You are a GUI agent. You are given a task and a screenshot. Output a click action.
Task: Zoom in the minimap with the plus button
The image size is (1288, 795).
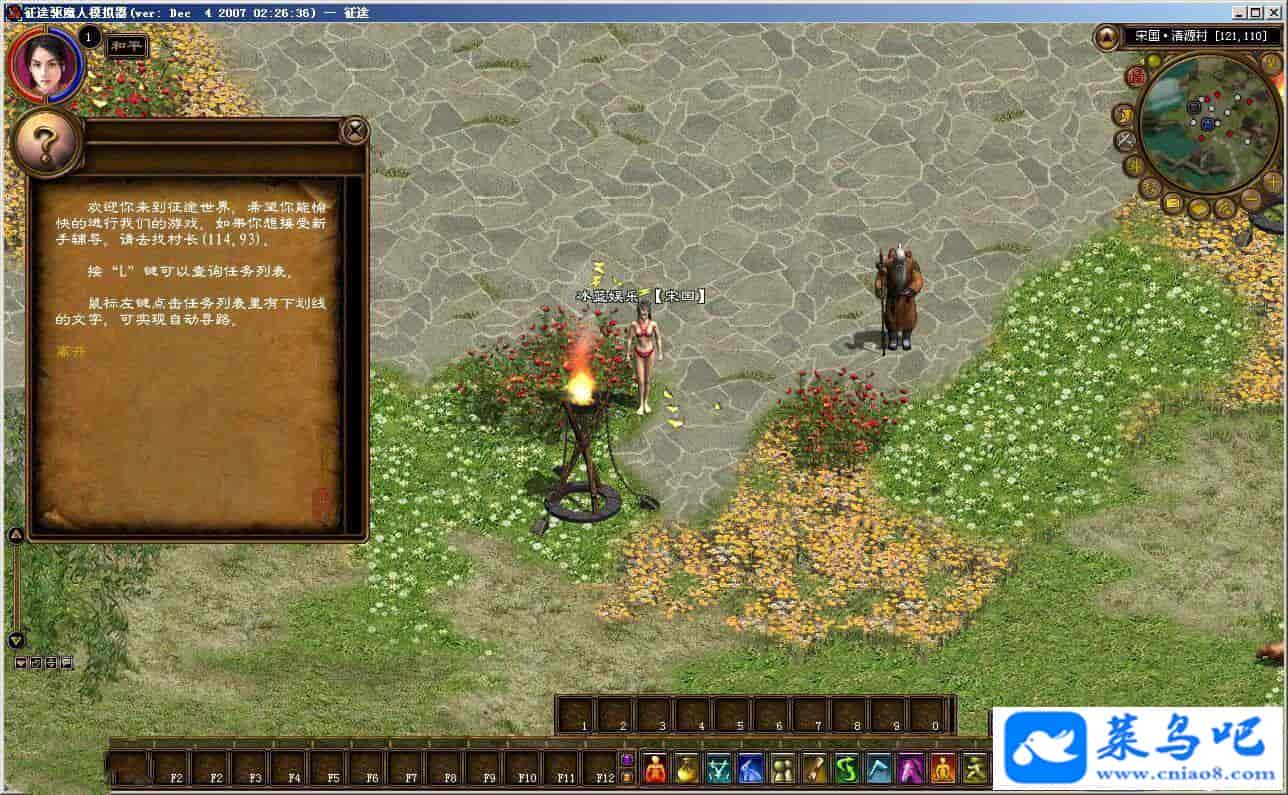[x=1271, y=180]
